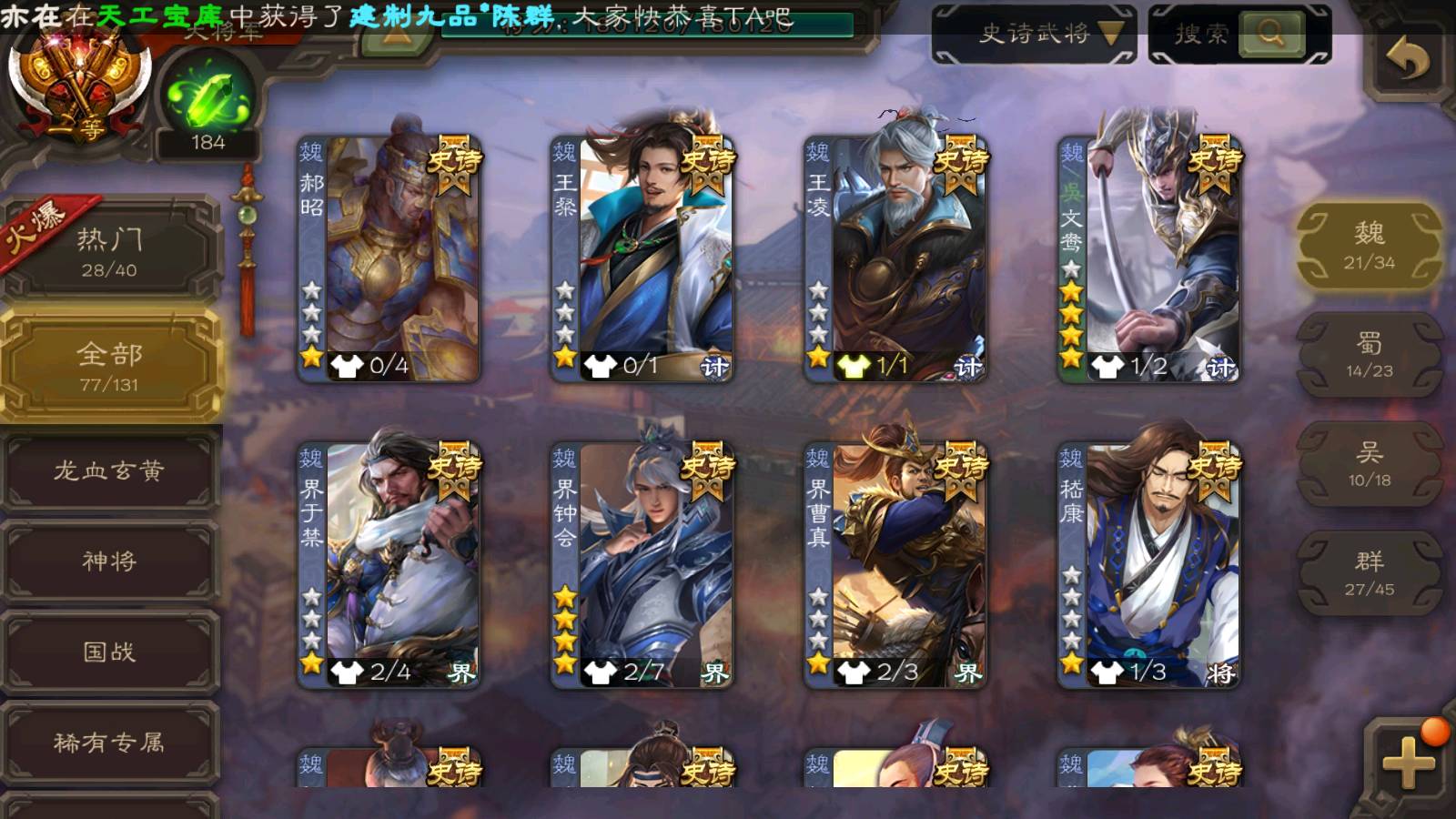This screenshot has height=819, width=1456.
Task: Open the 龙血玄黄 category
Action: pyautogui.click(x=109, y=470)
